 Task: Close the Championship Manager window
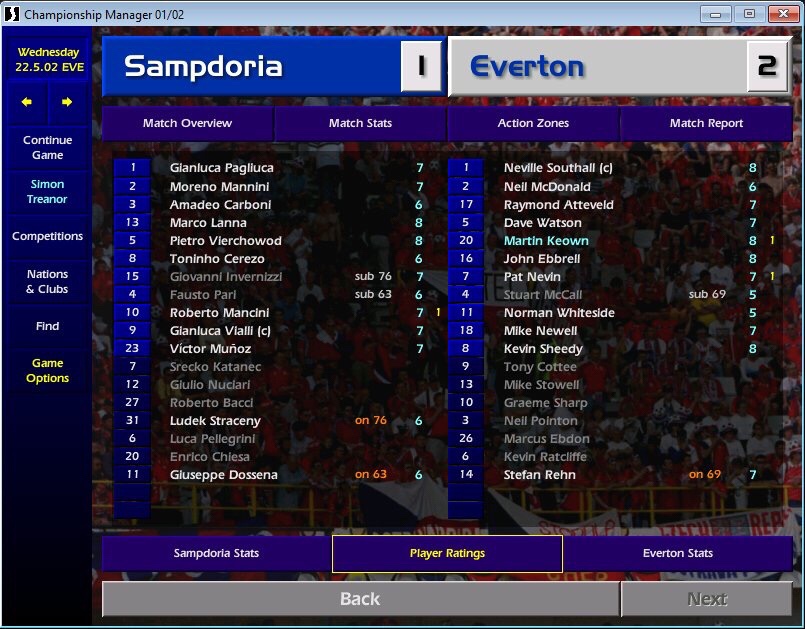pyautogui.click(x=779, y=14)
